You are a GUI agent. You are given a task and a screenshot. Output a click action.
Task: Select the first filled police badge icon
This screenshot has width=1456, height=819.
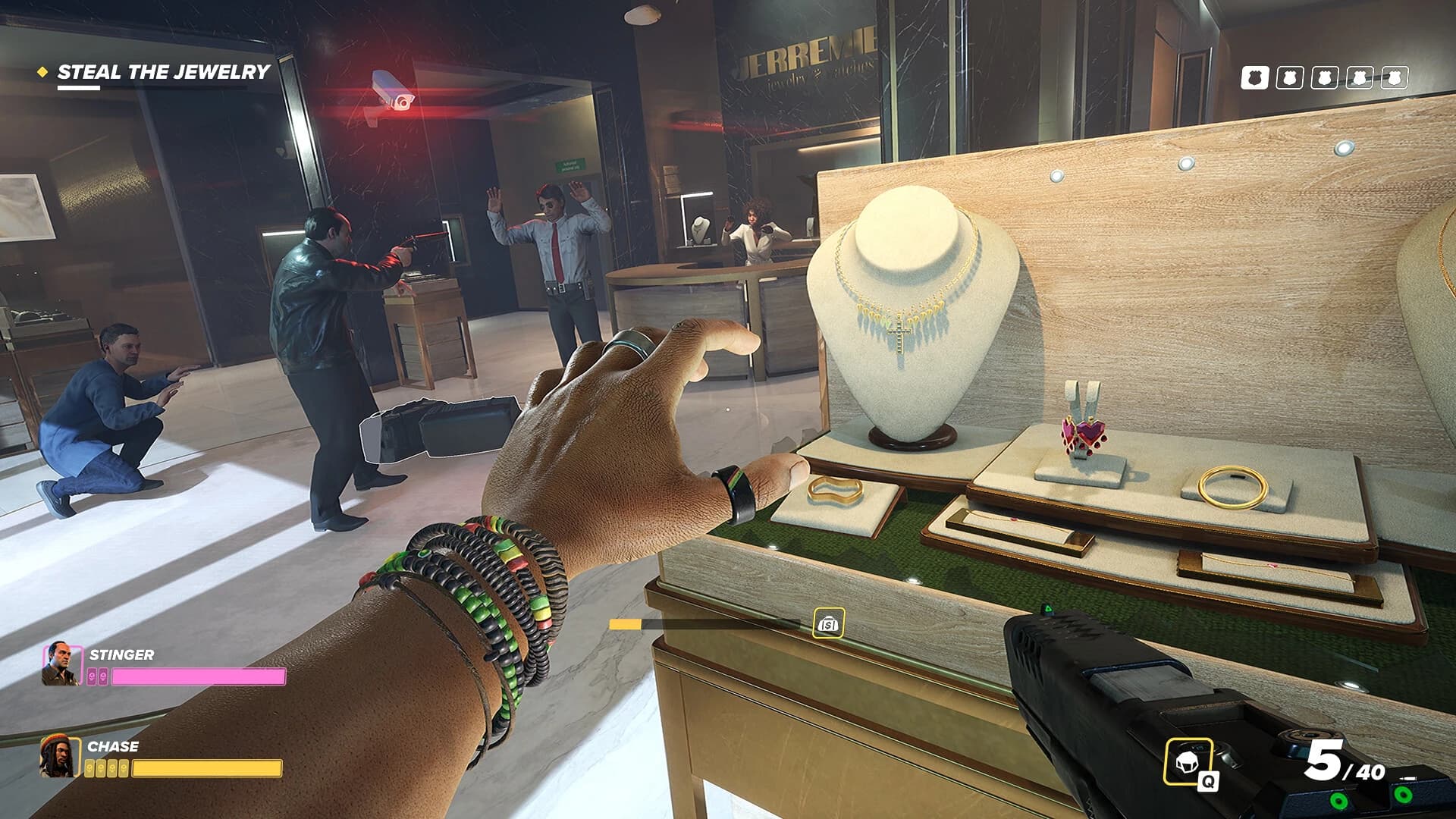1256,77
